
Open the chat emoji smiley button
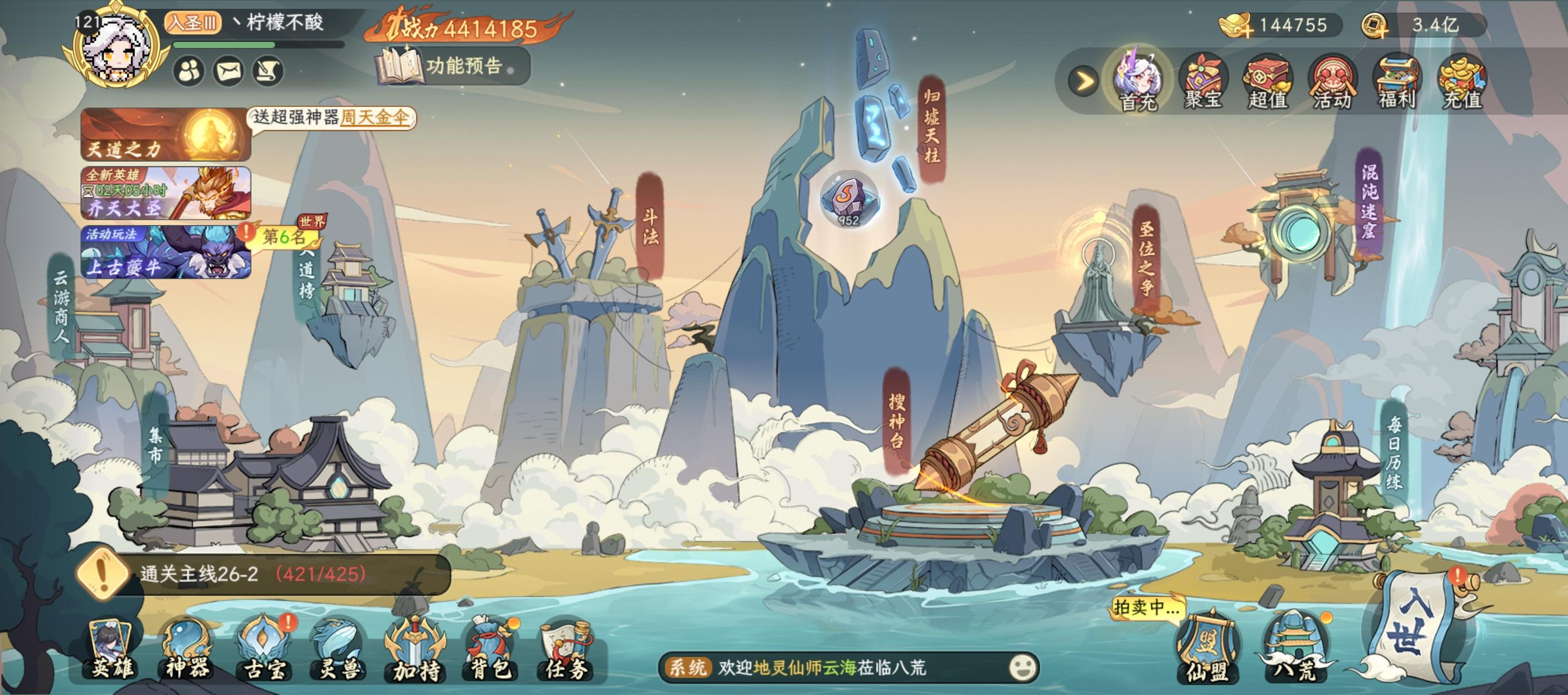[1023, 667]
